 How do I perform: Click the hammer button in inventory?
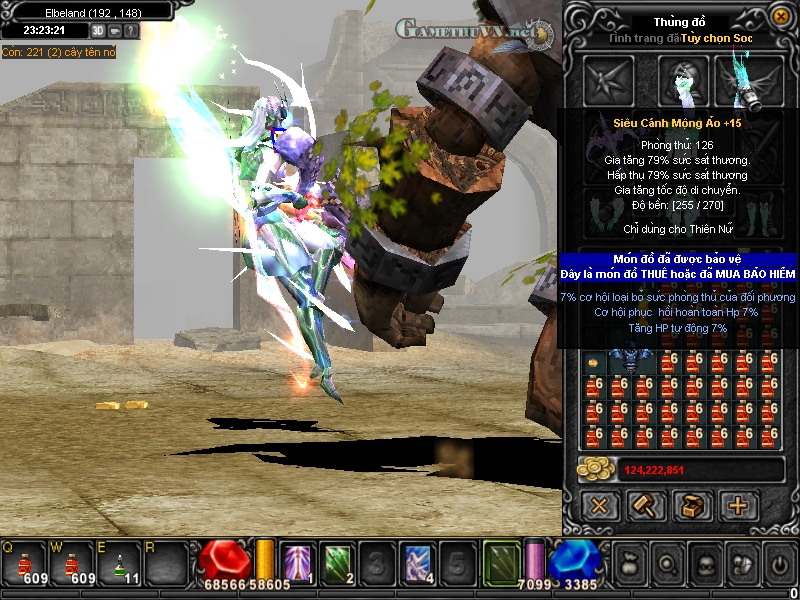click(645, 505)
